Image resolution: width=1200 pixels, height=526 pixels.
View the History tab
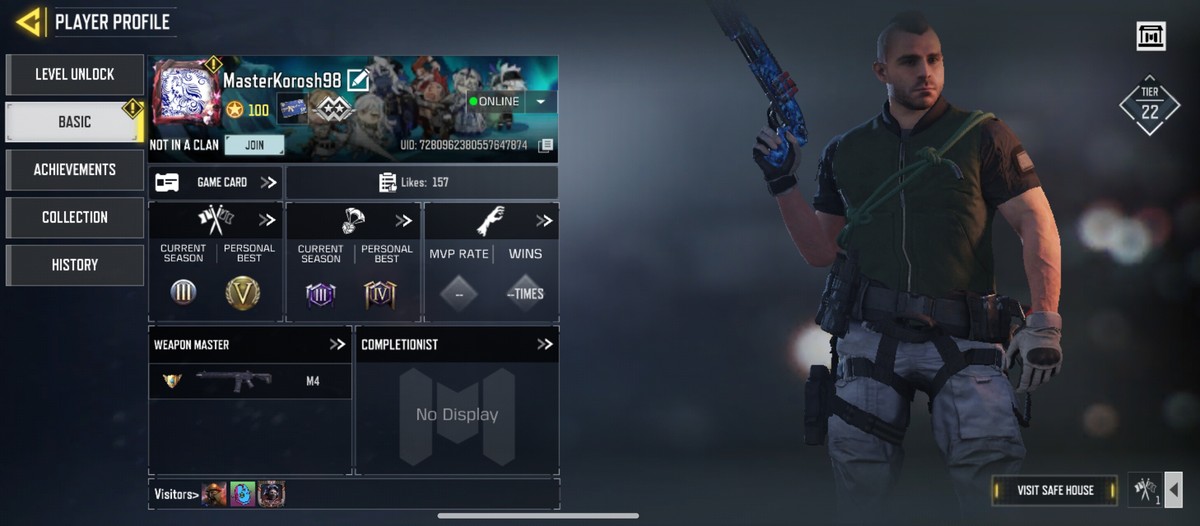click(x=75, y=265)
